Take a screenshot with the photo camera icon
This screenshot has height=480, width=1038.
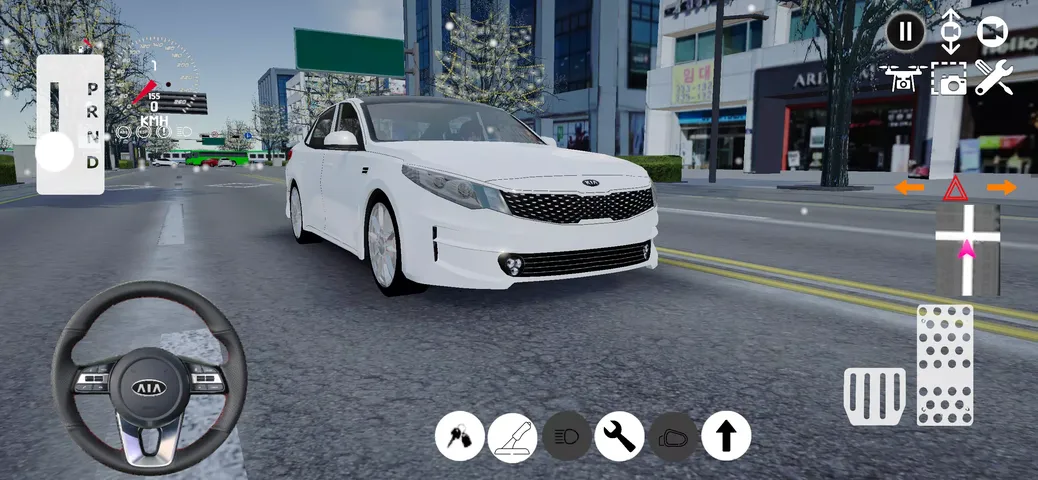coord(948,79)
